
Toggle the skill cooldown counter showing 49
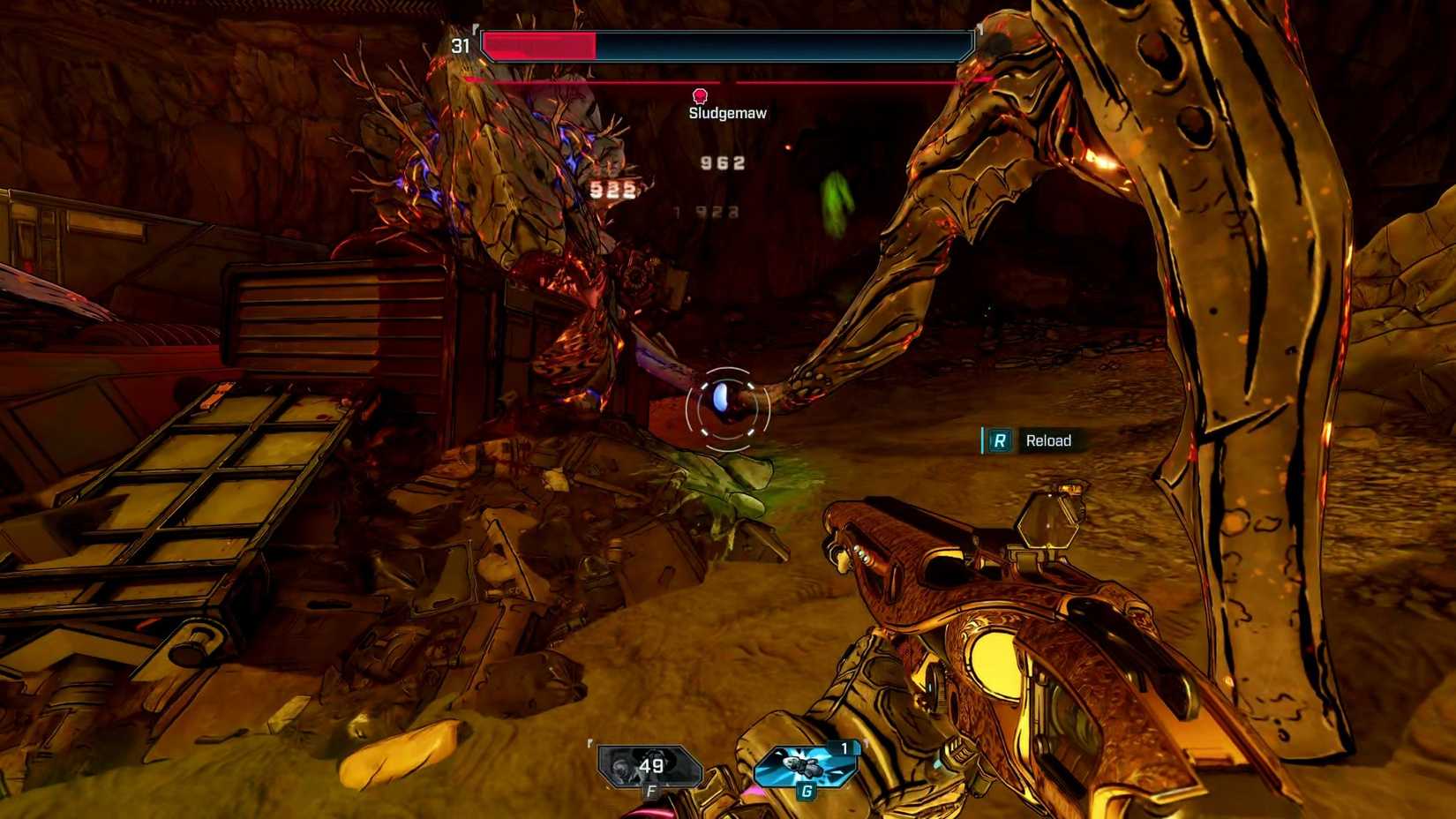(x=650, y=766)
